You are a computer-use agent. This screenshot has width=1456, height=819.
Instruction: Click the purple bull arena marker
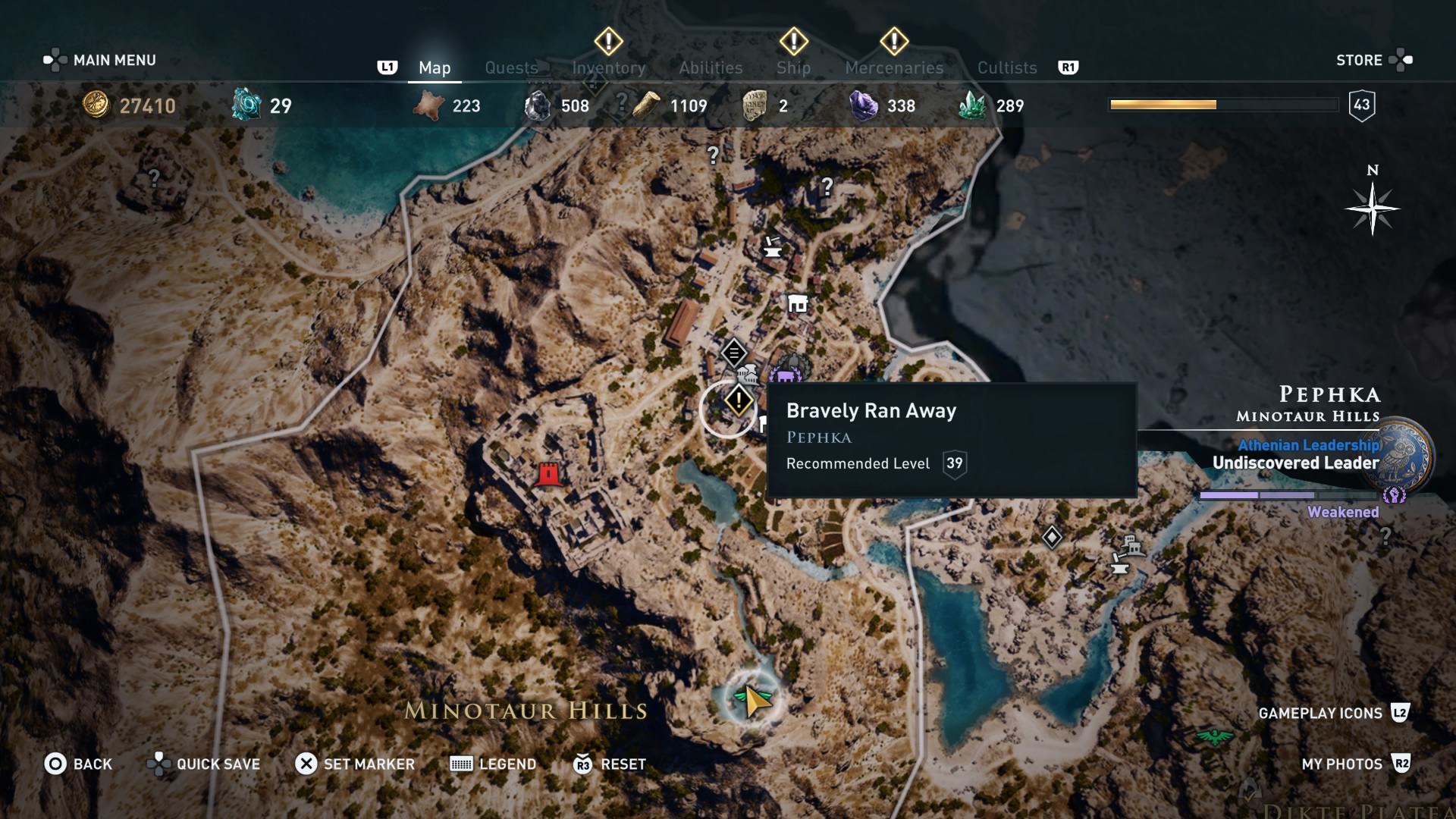(786, 375)
